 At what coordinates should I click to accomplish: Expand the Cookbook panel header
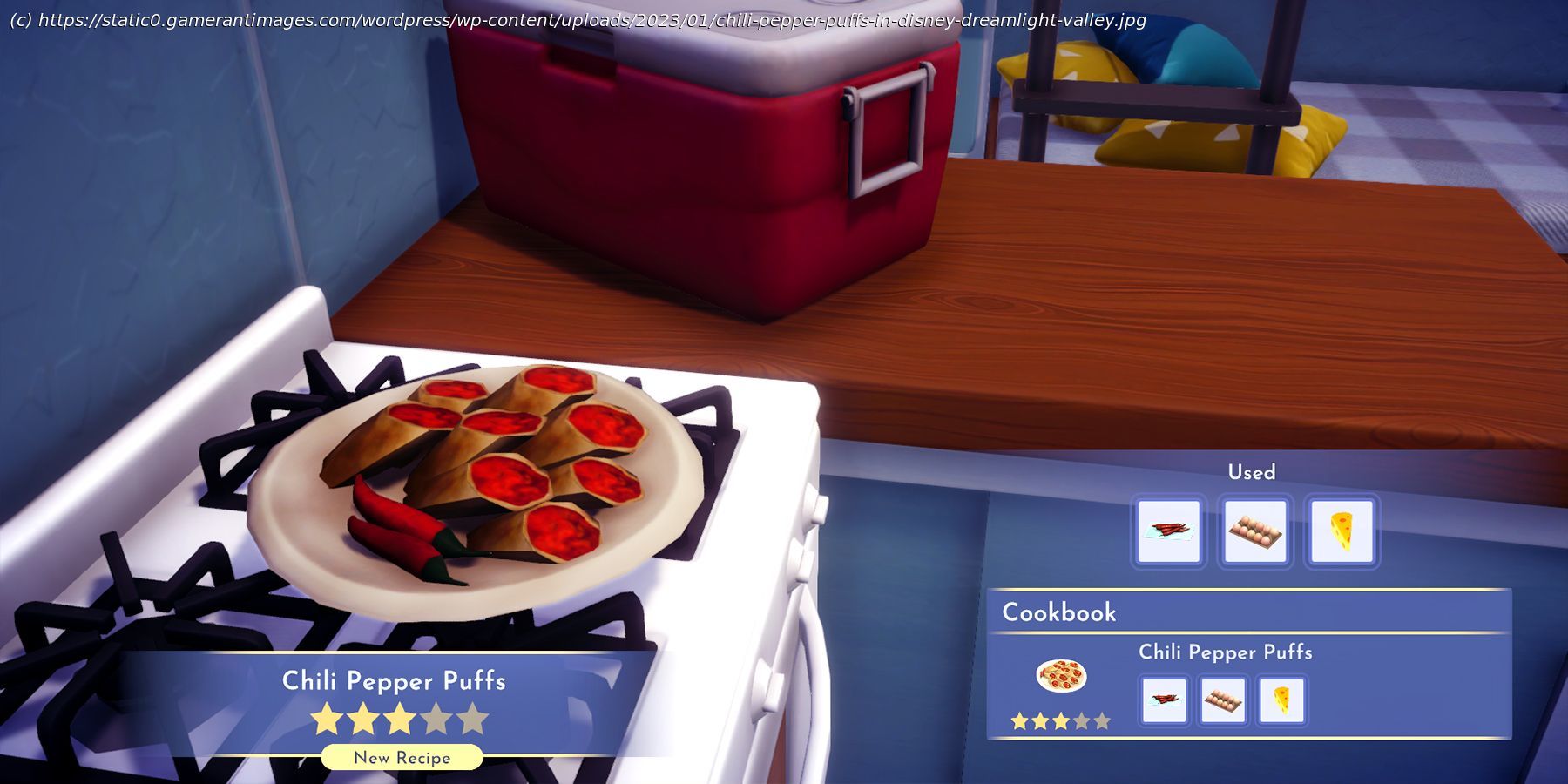1061,612
